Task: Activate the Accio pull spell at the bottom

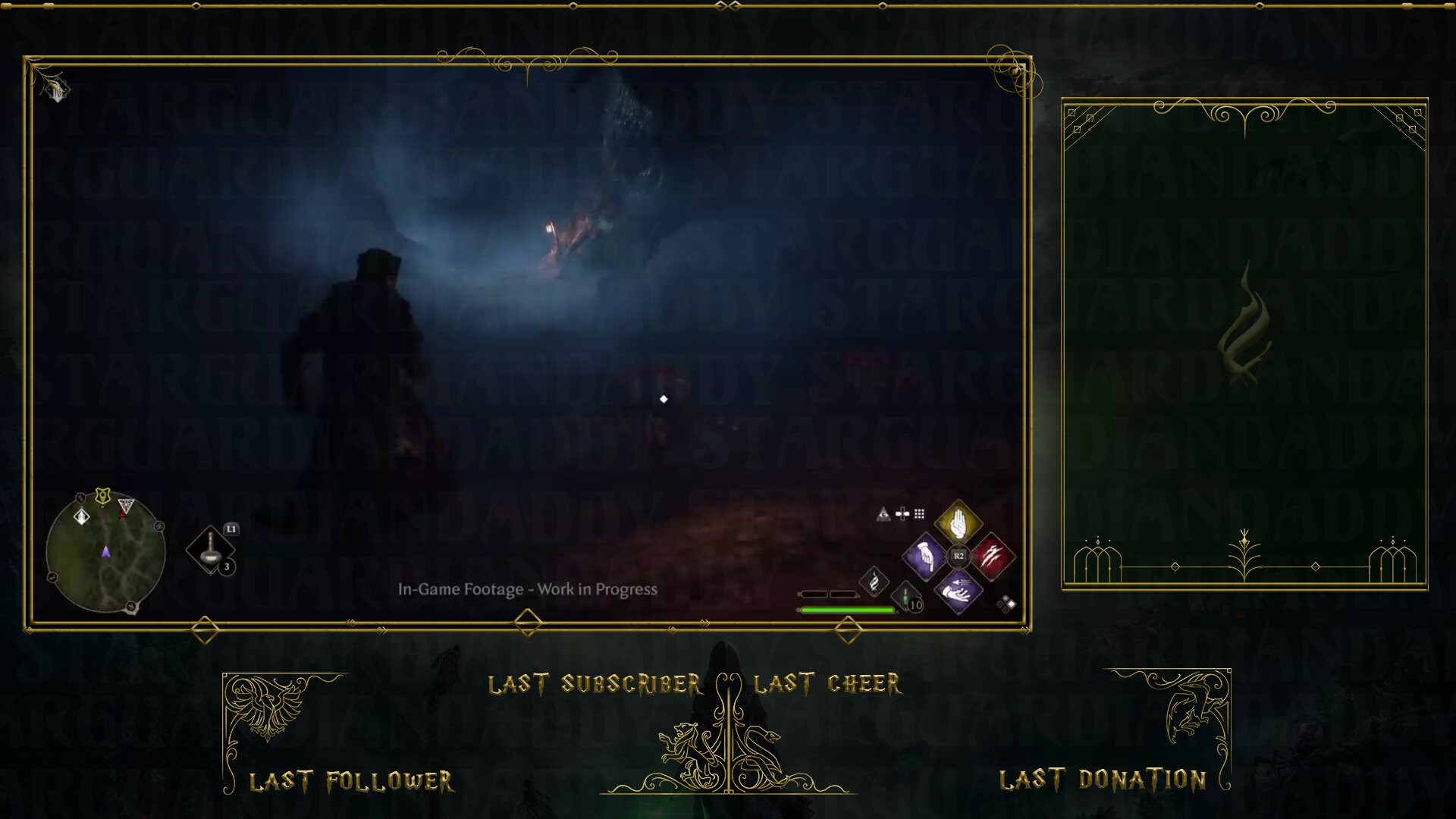Action: 957,592
